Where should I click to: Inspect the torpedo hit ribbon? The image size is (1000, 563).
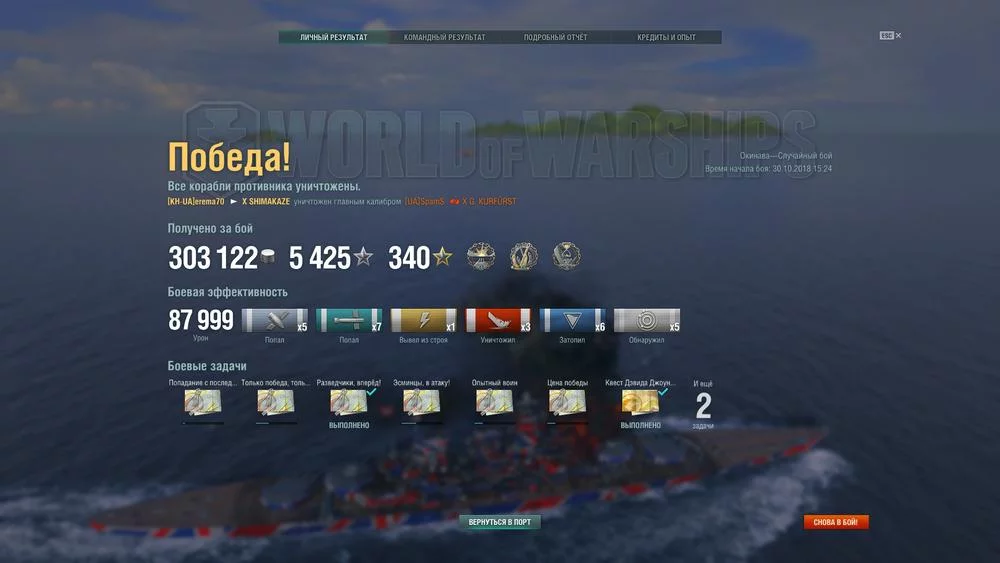pyautogui.click(x=349, y=321)
